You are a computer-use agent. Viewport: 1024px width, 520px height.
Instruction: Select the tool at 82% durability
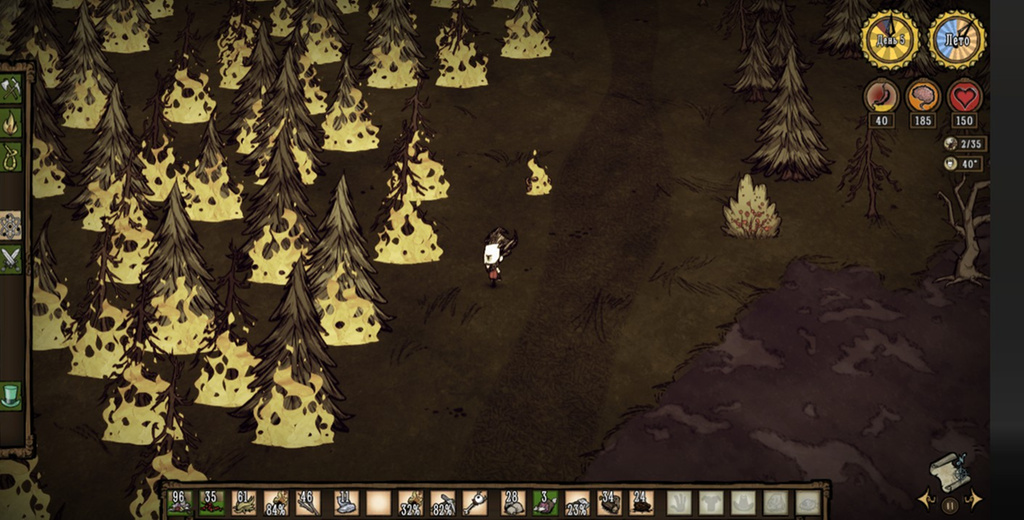pyautogui.click(x=443, y=502)
